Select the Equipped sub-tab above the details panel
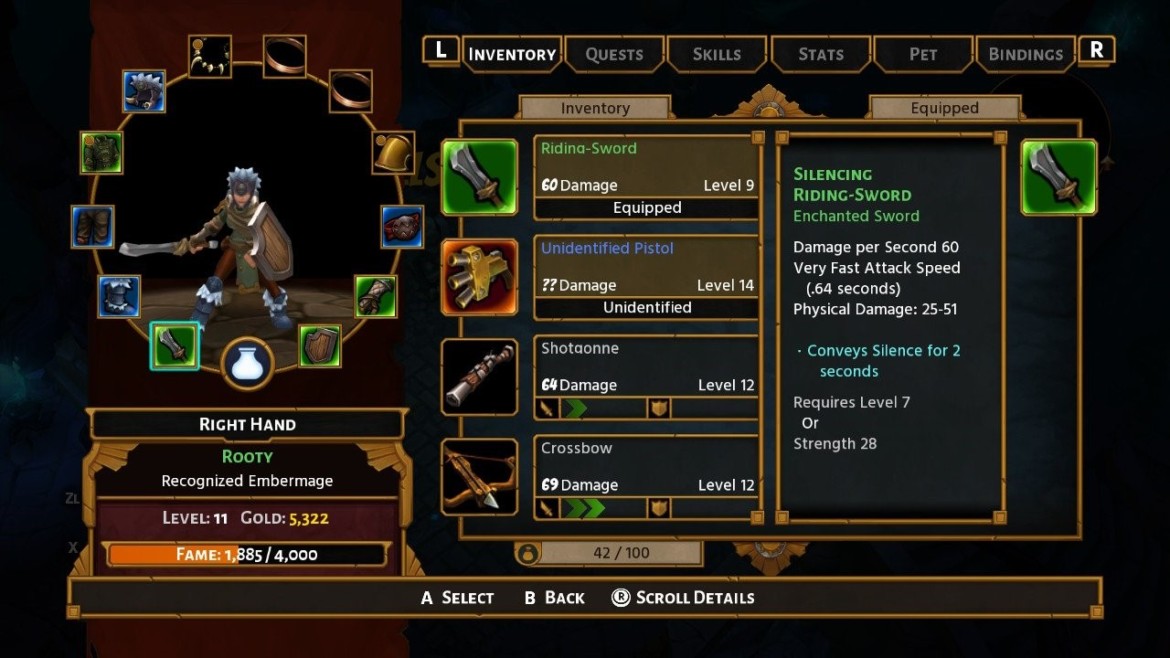Viewport: 1170px width, 658px height. (x=944, y=108)
